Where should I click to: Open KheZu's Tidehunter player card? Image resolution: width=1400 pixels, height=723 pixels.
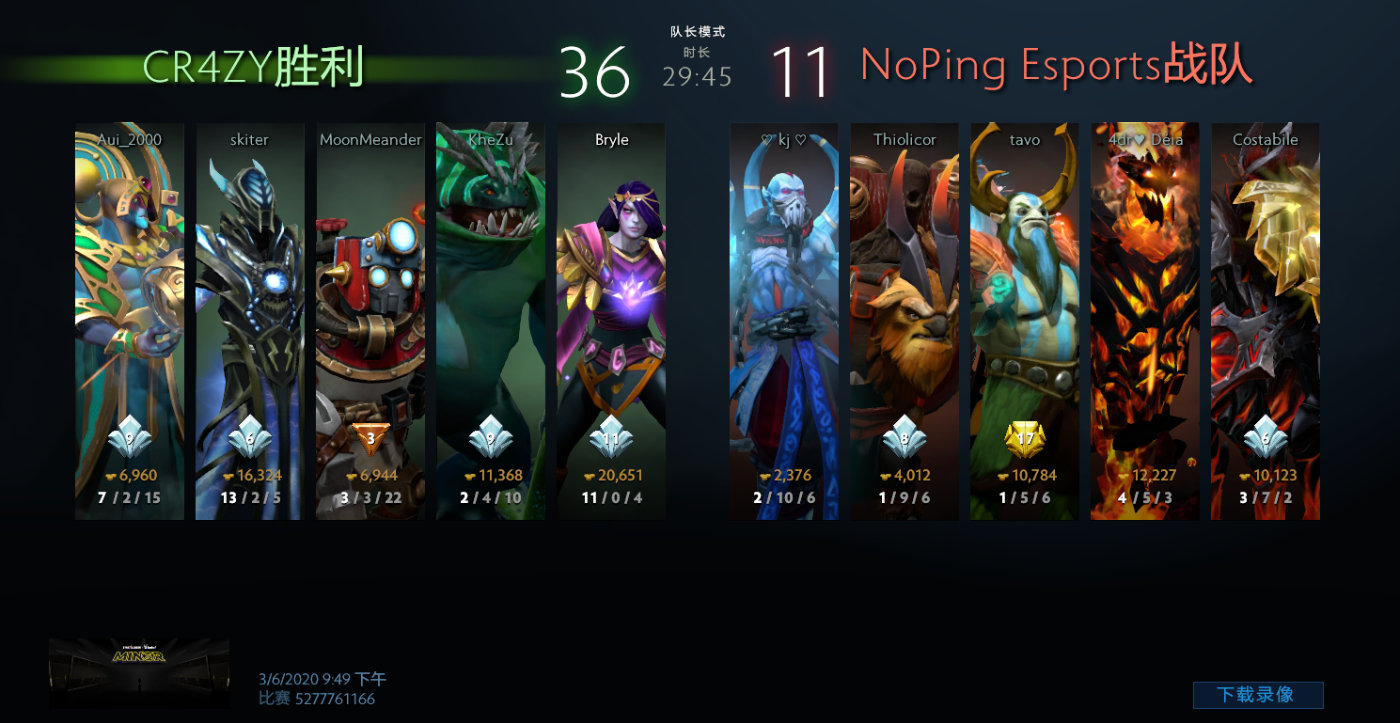[491, 320]
